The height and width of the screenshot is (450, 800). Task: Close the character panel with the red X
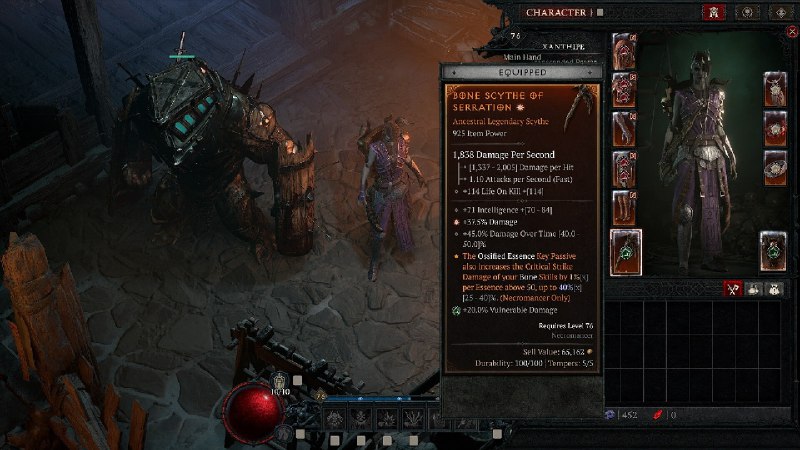[792, 32]
